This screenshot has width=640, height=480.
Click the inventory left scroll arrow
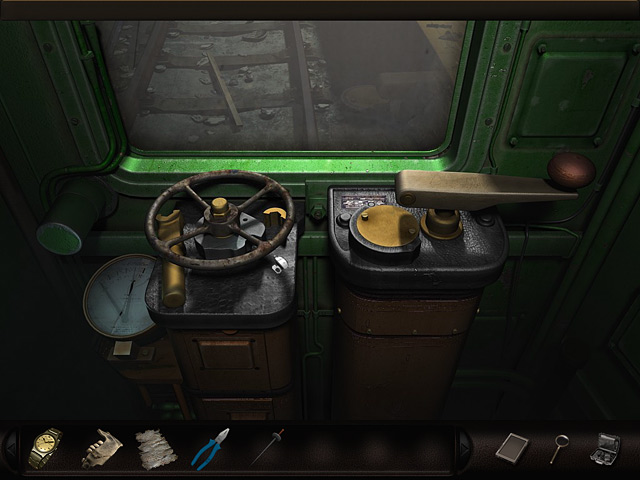point(10,447)
